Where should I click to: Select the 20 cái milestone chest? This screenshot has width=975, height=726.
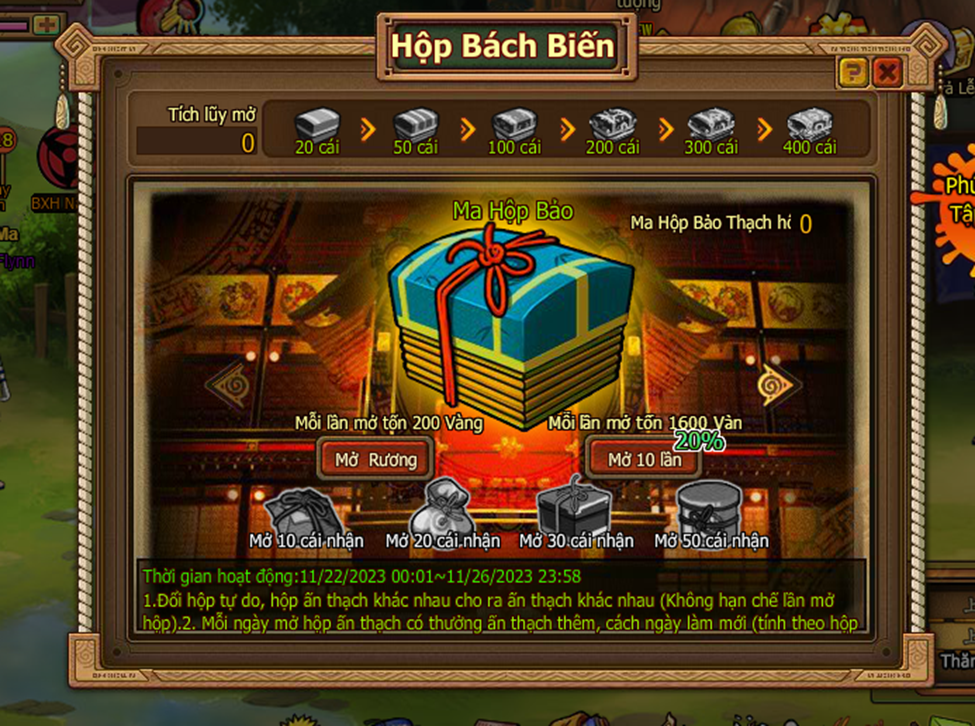pyautogui.click(x=318, y=125)
